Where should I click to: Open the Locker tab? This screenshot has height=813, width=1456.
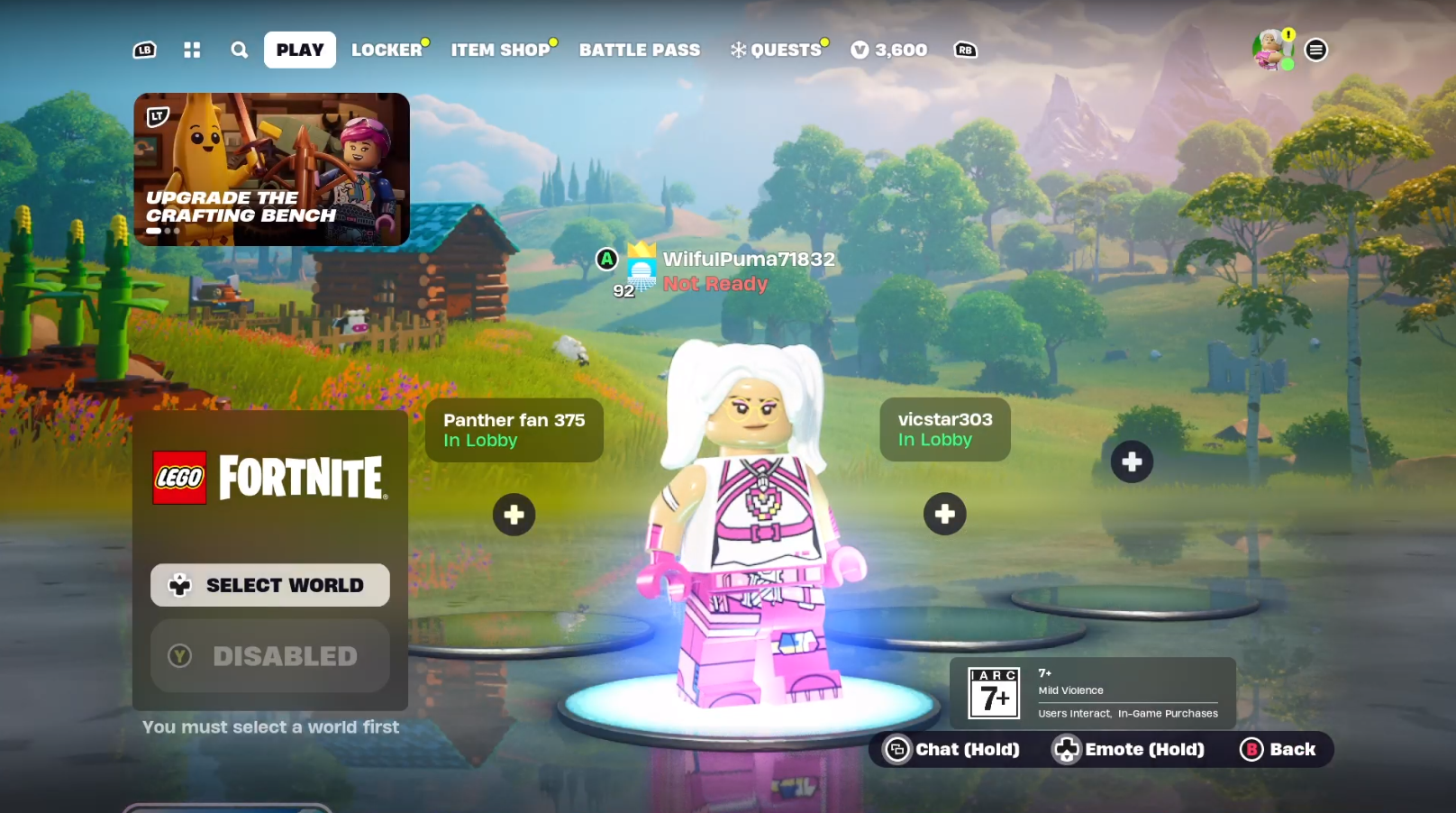tap(387, 50)
